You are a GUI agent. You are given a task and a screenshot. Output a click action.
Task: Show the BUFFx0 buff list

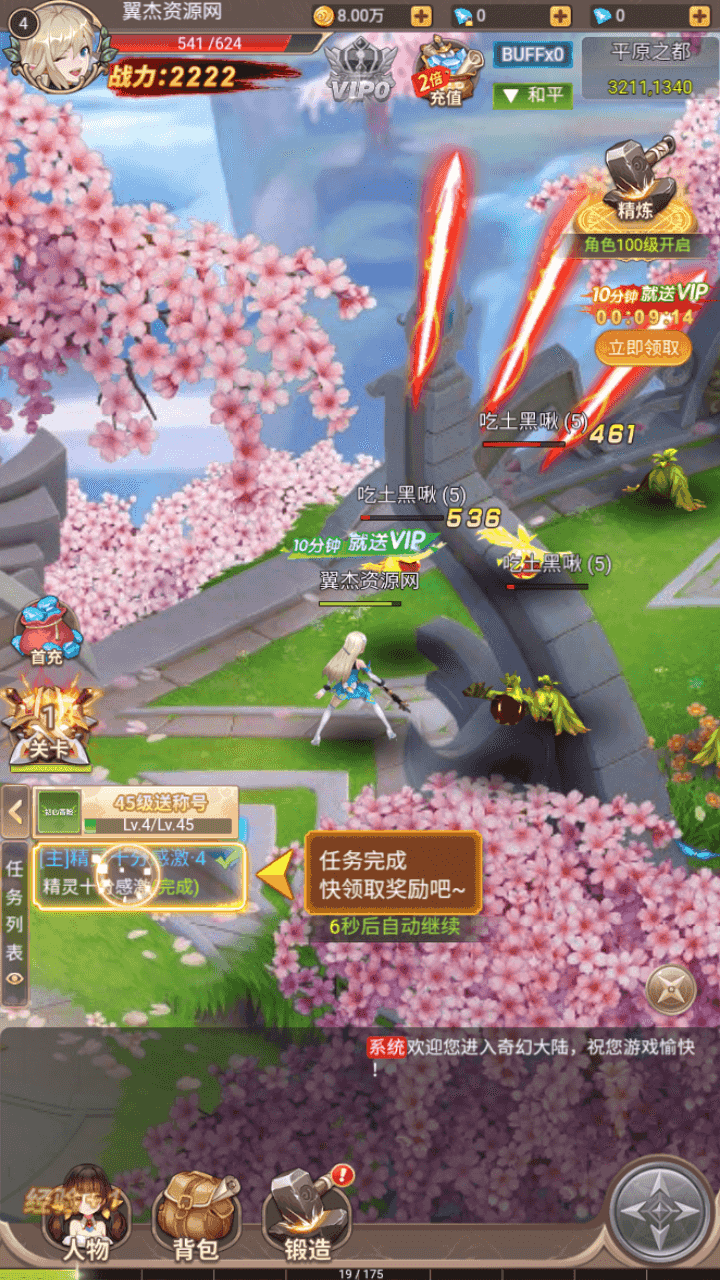pos(532,54)
